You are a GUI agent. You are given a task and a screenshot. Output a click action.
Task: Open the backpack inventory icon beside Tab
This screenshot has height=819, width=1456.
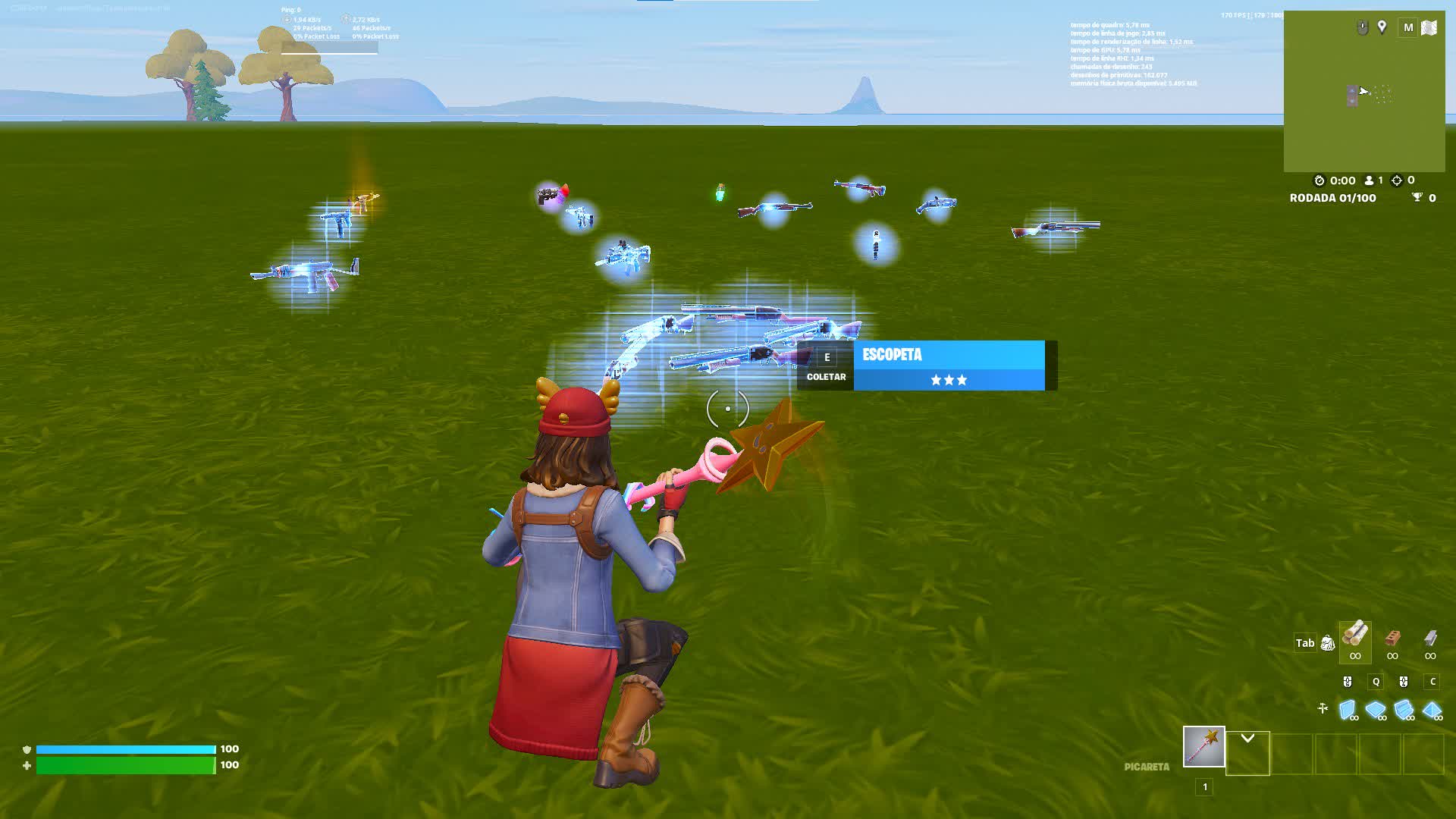pos(1328,643)
